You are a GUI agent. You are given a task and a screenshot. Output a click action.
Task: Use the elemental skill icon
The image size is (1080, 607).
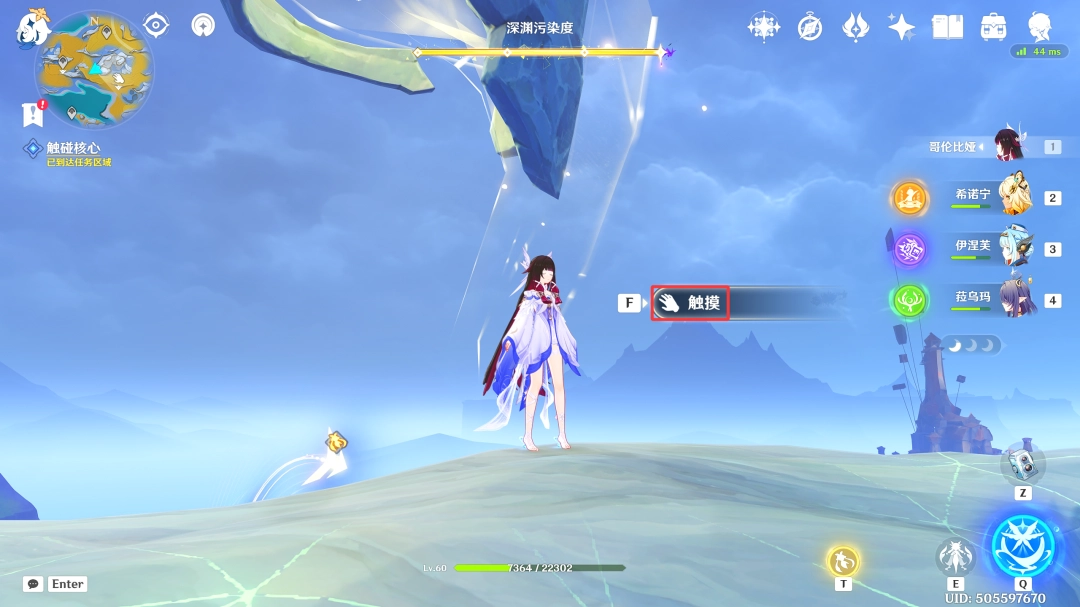(955, 557)
